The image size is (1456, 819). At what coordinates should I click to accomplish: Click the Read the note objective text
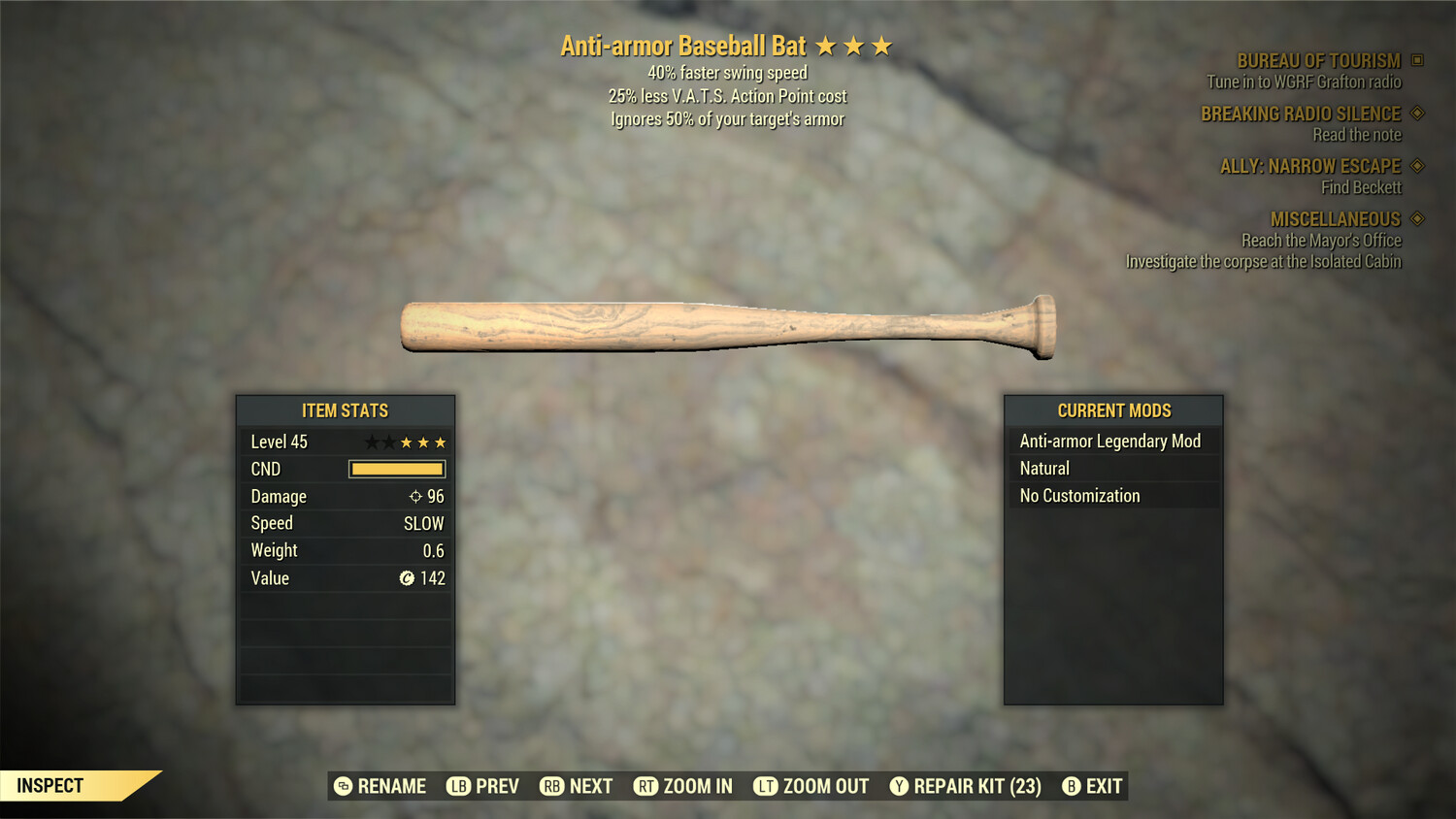click(x=1358, y=135)
